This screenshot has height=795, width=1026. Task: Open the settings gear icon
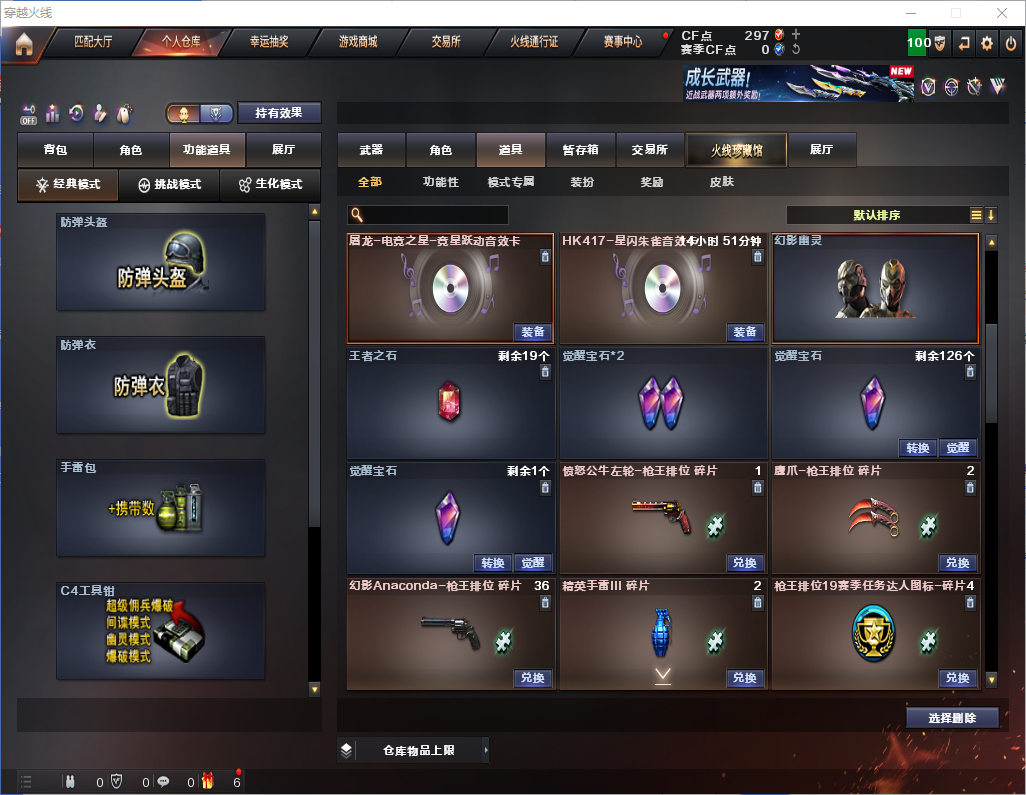pyautogui.click(x=987, y=43)
